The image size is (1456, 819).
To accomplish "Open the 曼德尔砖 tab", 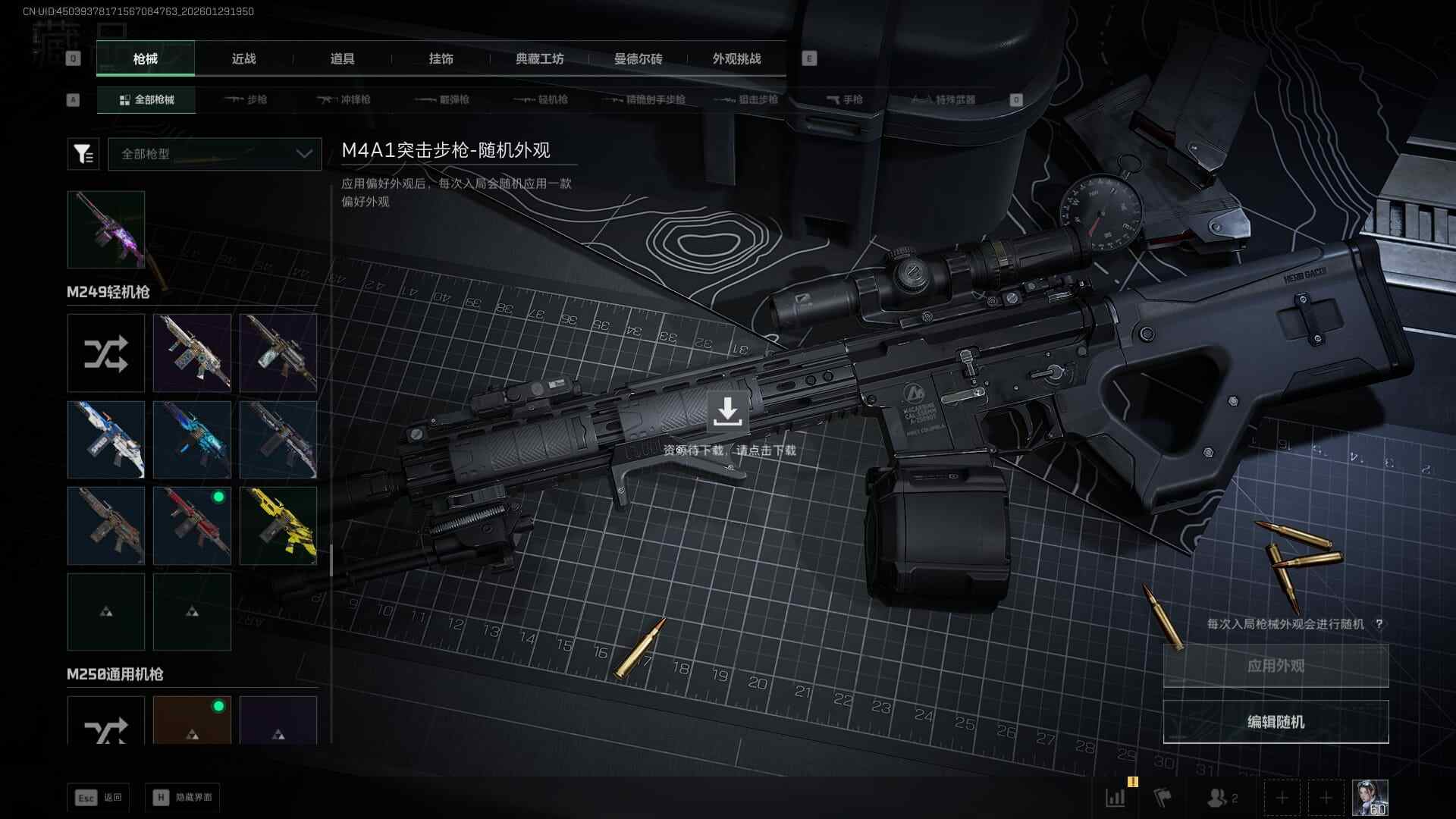I will [x=638, y=59].
